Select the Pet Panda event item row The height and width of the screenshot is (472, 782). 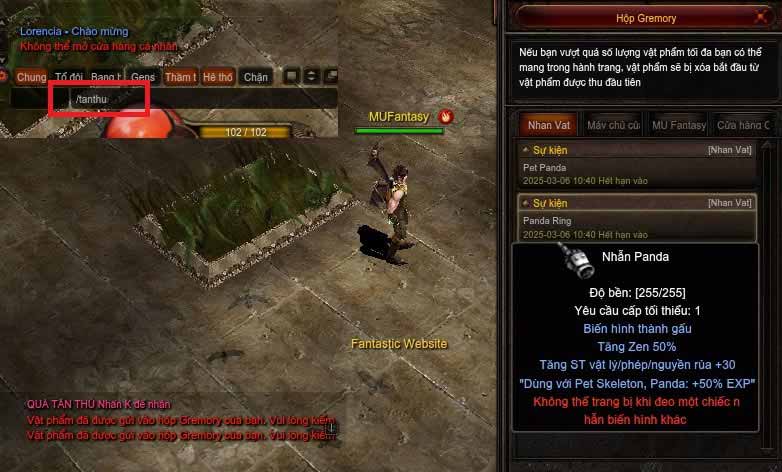tap(638, 161)
